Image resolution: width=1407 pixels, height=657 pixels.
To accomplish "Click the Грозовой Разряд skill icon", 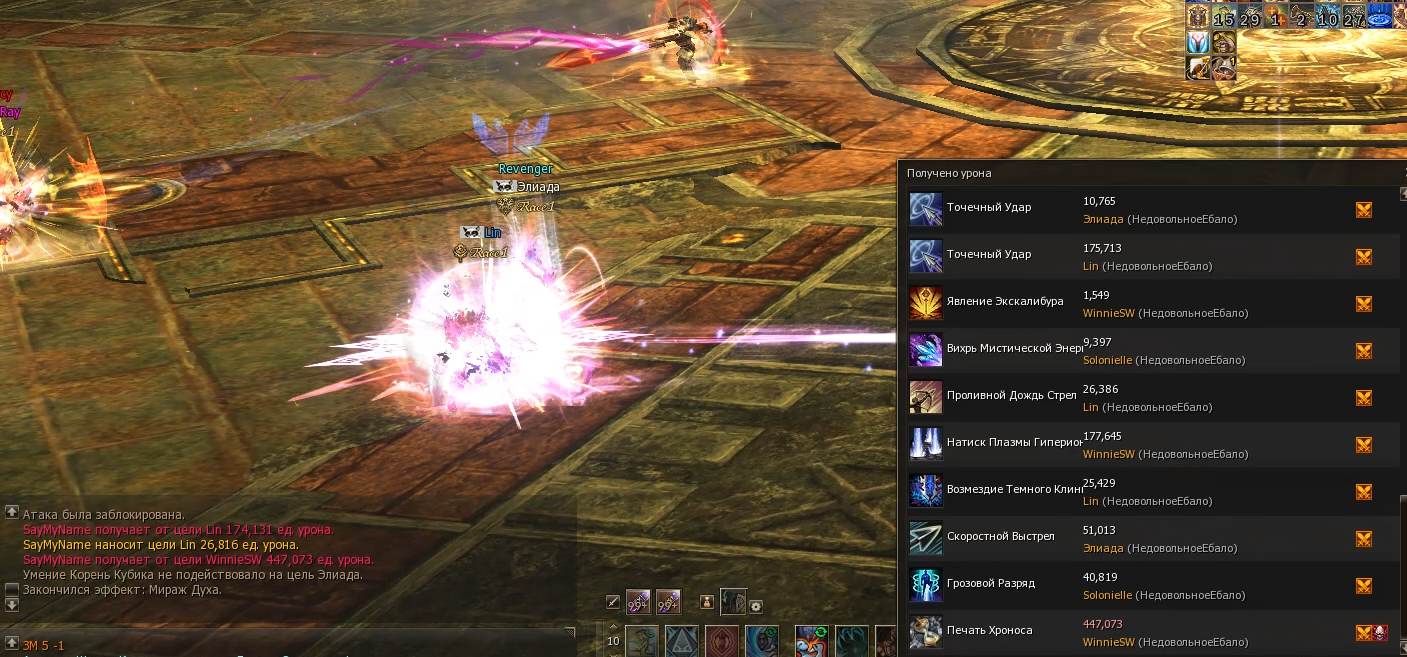I will tap(925, 585).
